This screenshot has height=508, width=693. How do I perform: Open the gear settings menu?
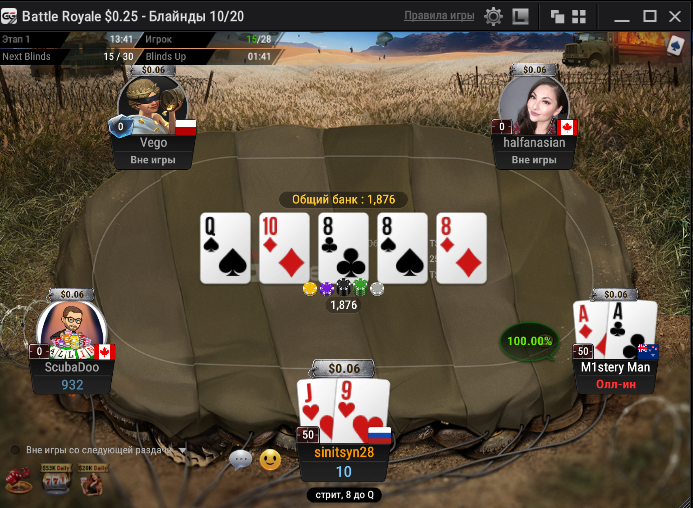(493, 16)
